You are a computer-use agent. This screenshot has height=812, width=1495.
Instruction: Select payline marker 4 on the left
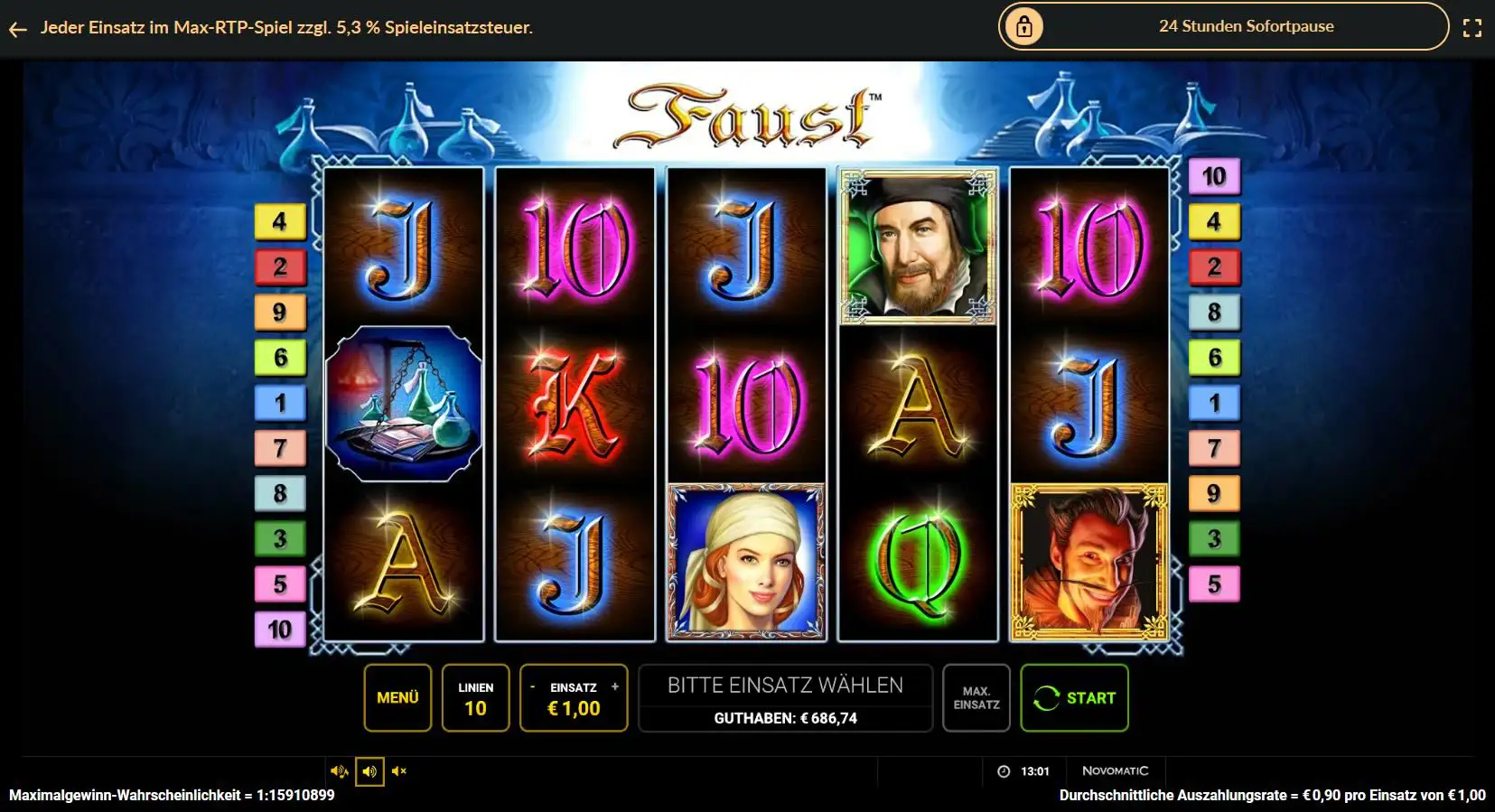click(280, 220)
